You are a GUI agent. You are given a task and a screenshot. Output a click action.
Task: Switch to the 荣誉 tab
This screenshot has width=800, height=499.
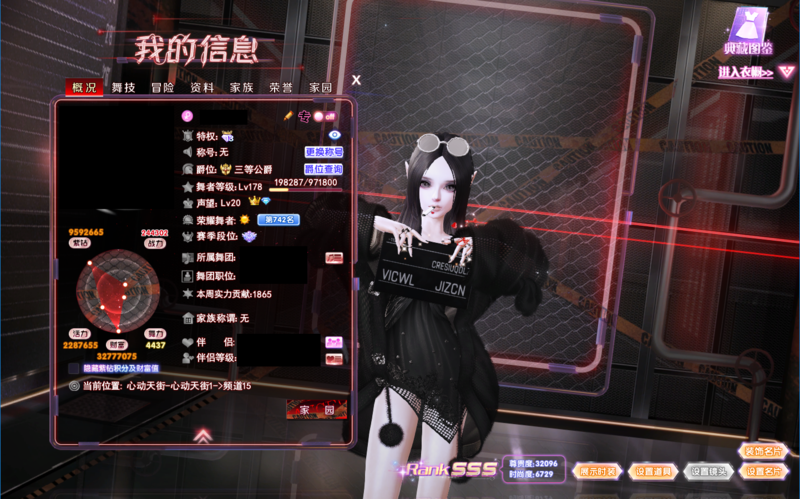point(281,88)
